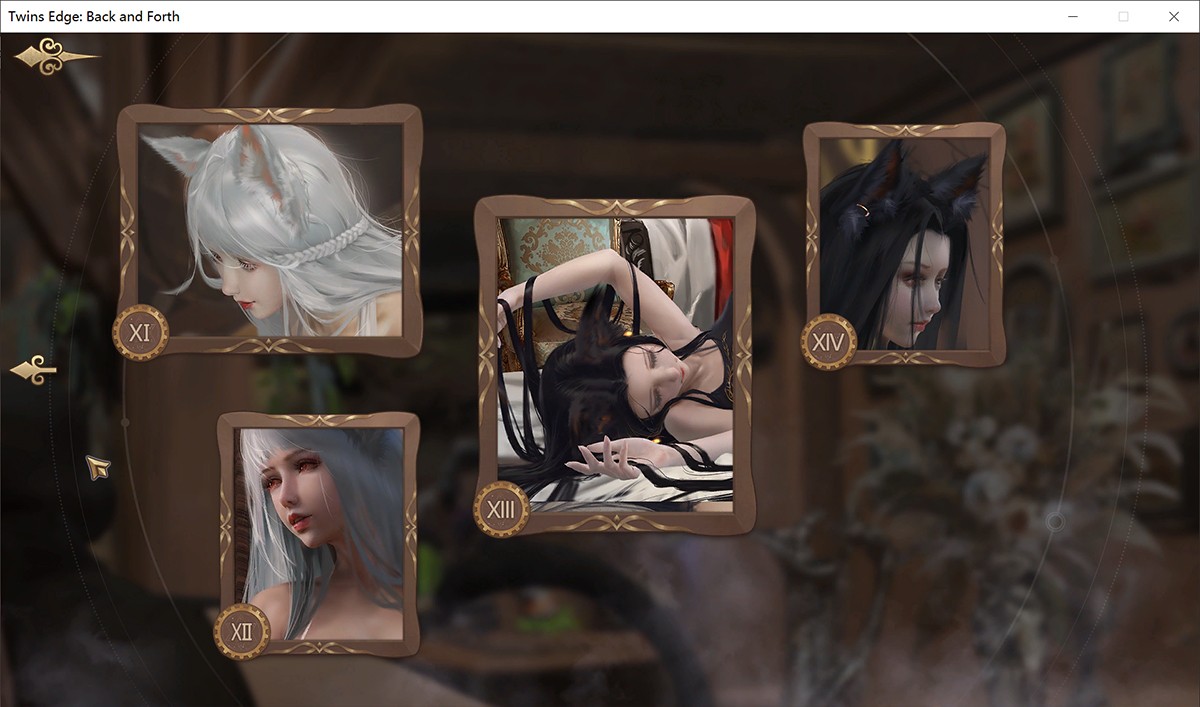This screenshot has height=707, width=1200.
Task: Open picture XIV with black cat ears
Action: 904,243
